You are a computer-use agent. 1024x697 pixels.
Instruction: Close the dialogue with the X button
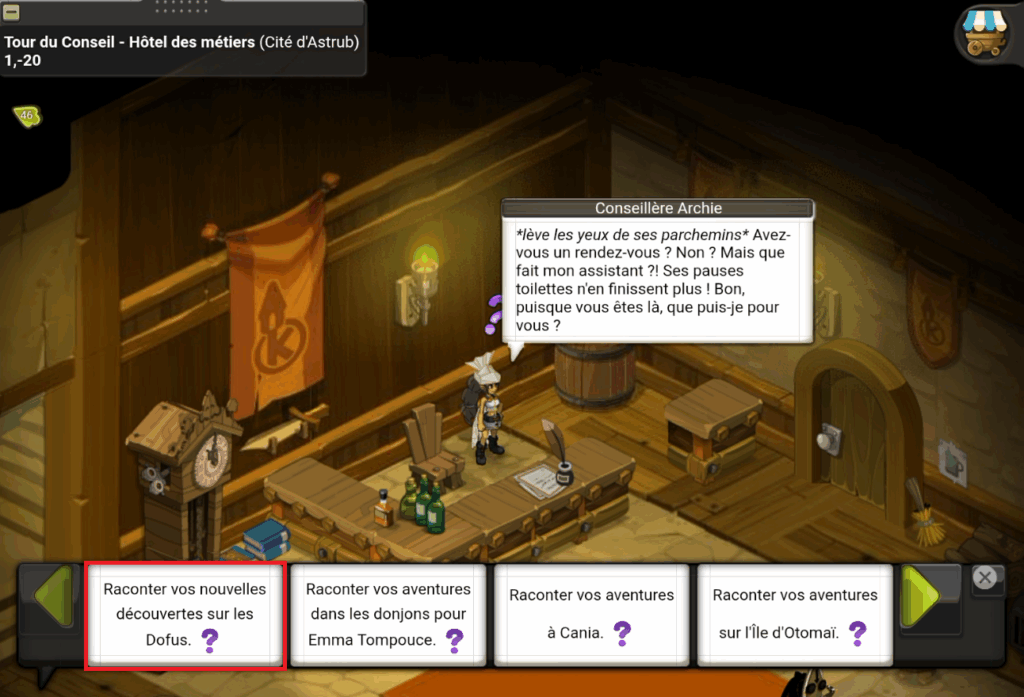pyautogui.click(x=985, y=577)
